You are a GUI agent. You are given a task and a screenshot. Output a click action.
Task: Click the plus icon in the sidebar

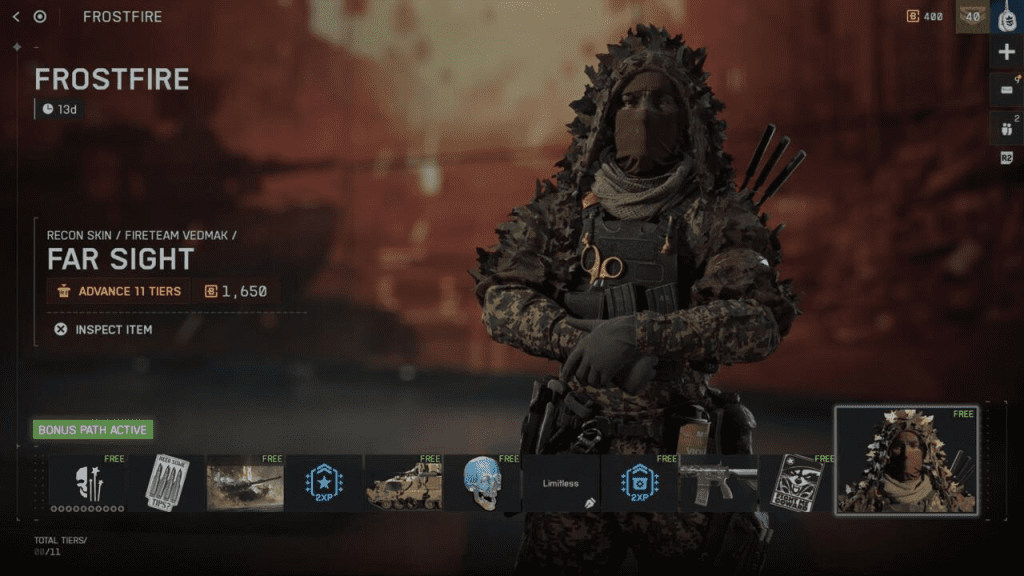pos(1006,53)
